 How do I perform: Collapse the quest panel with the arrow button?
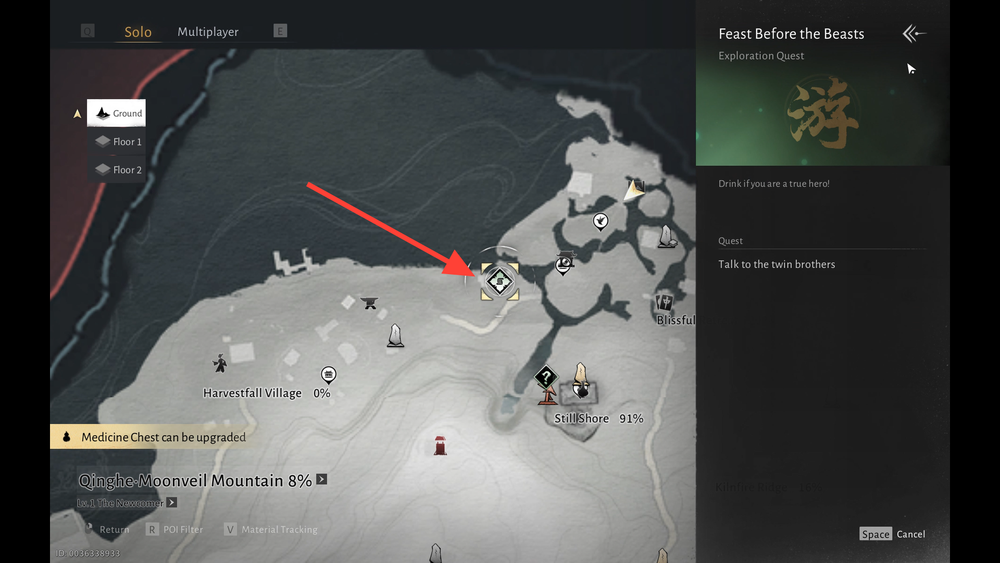pos(914,34)
